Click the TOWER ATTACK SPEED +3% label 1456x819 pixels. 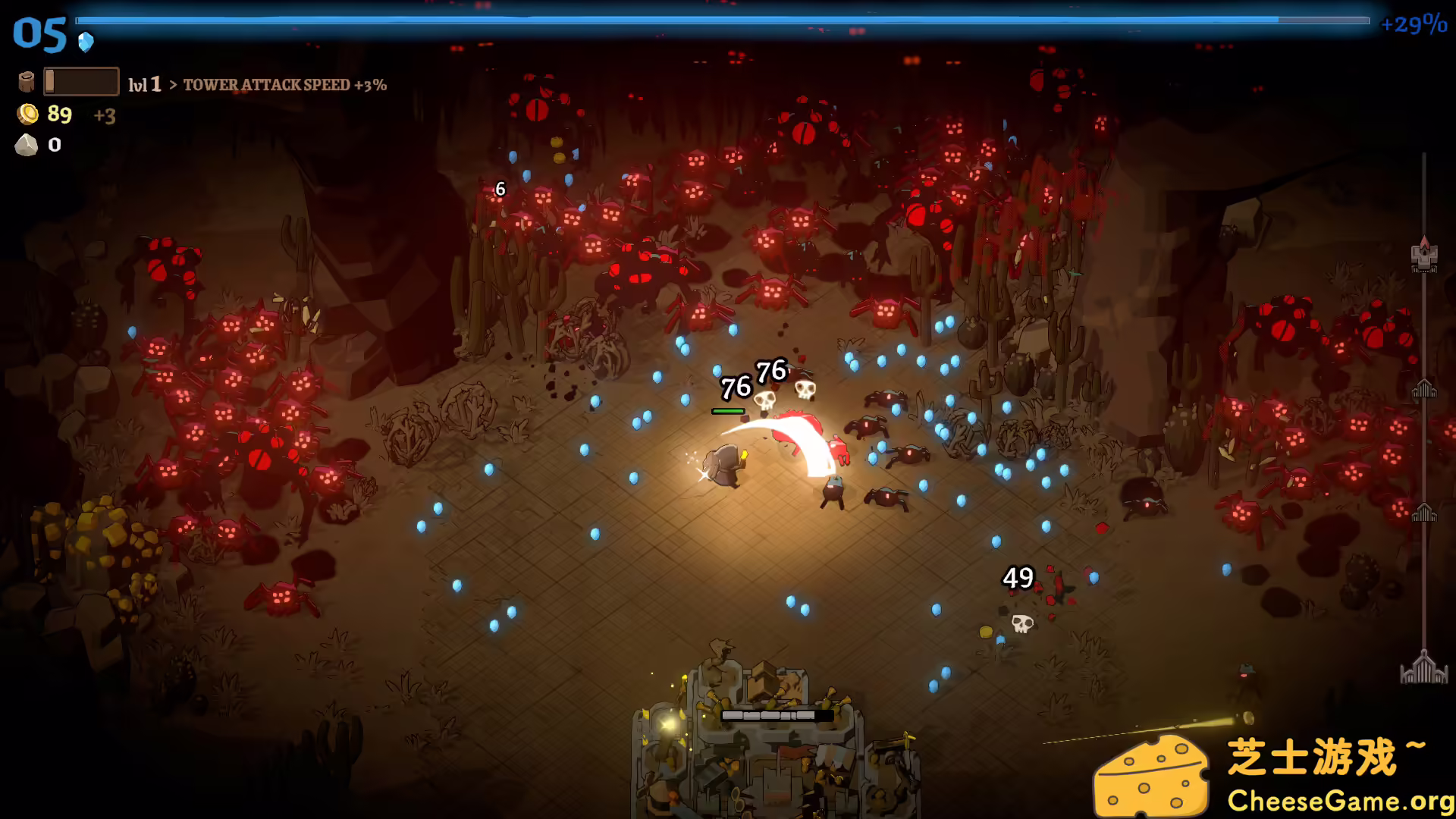pyautogui.click(x=286, y=86)
